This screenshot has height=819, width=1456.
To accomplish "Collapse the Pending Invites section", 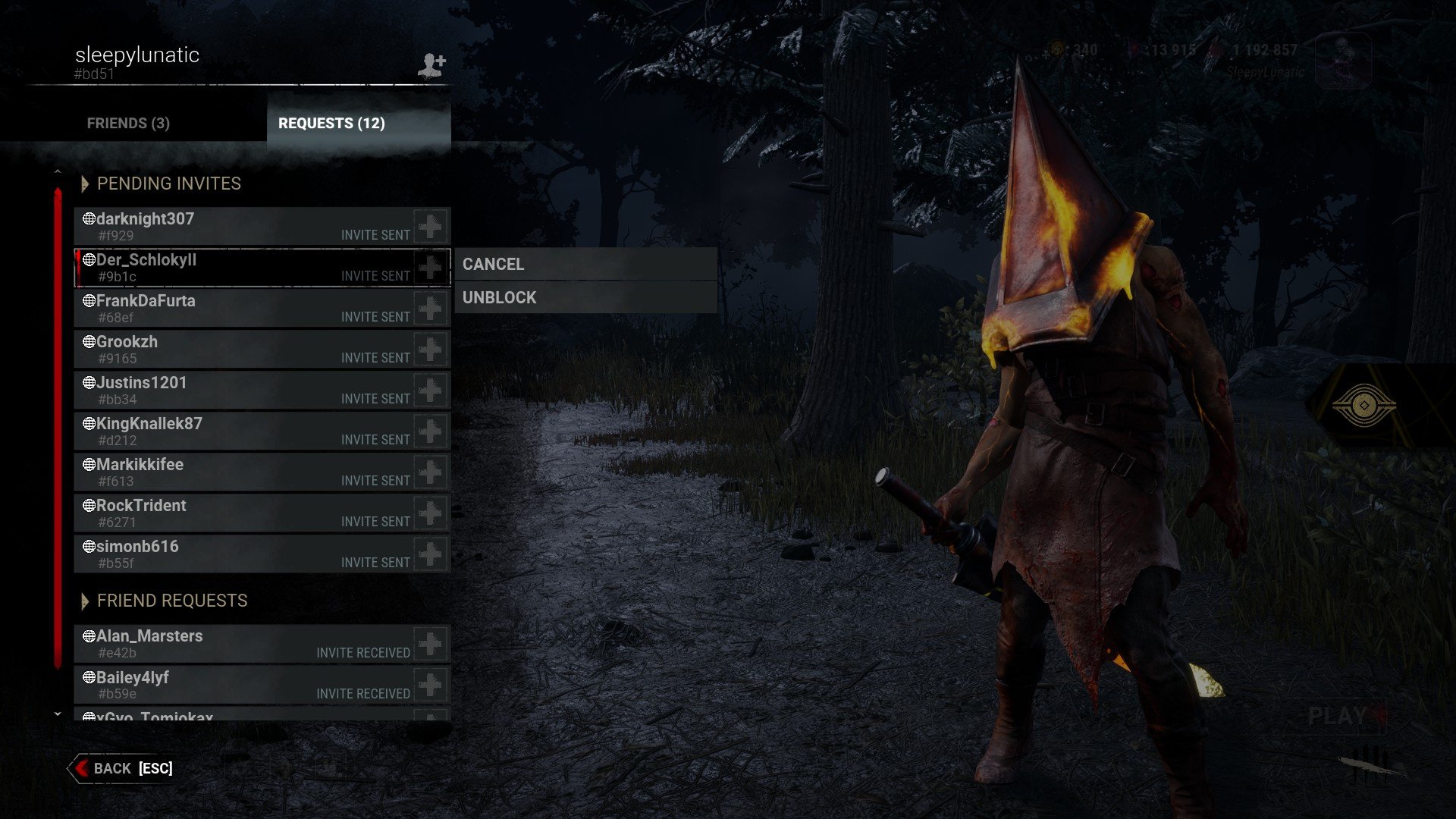I will tap(85, 184).
